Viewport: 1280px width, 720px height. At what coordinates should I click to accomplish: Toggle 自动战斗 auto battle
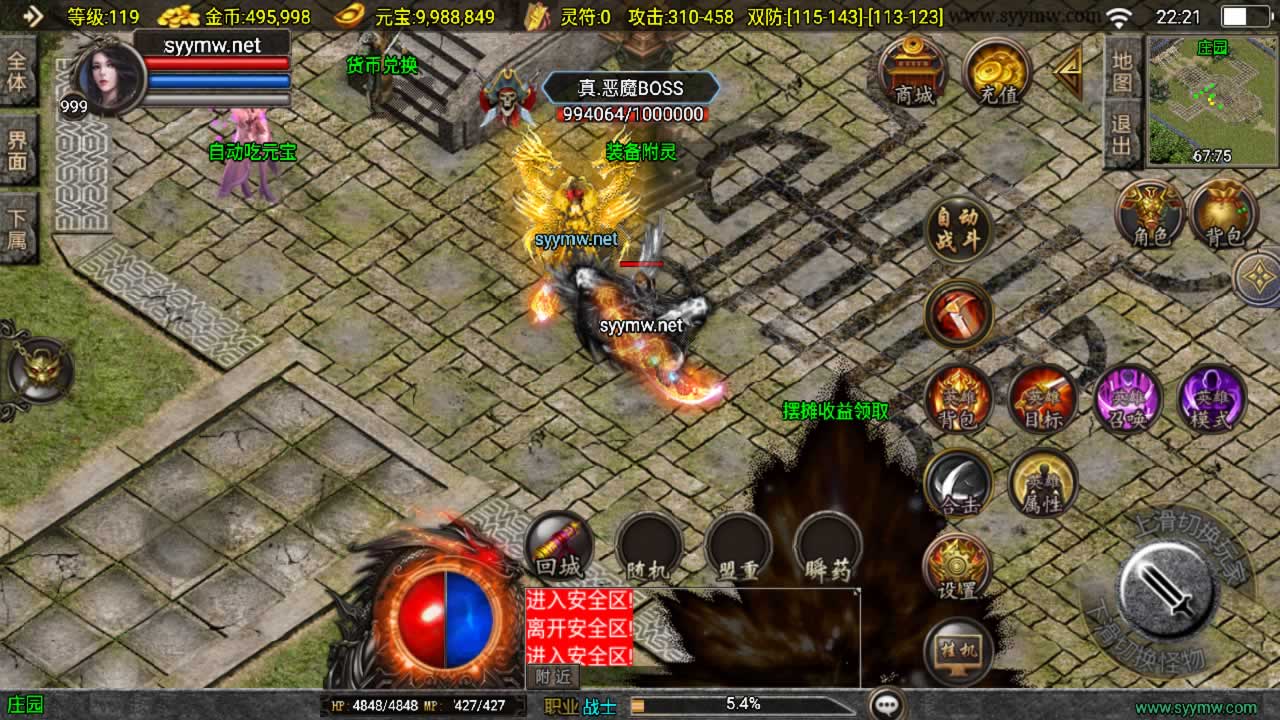959,230
